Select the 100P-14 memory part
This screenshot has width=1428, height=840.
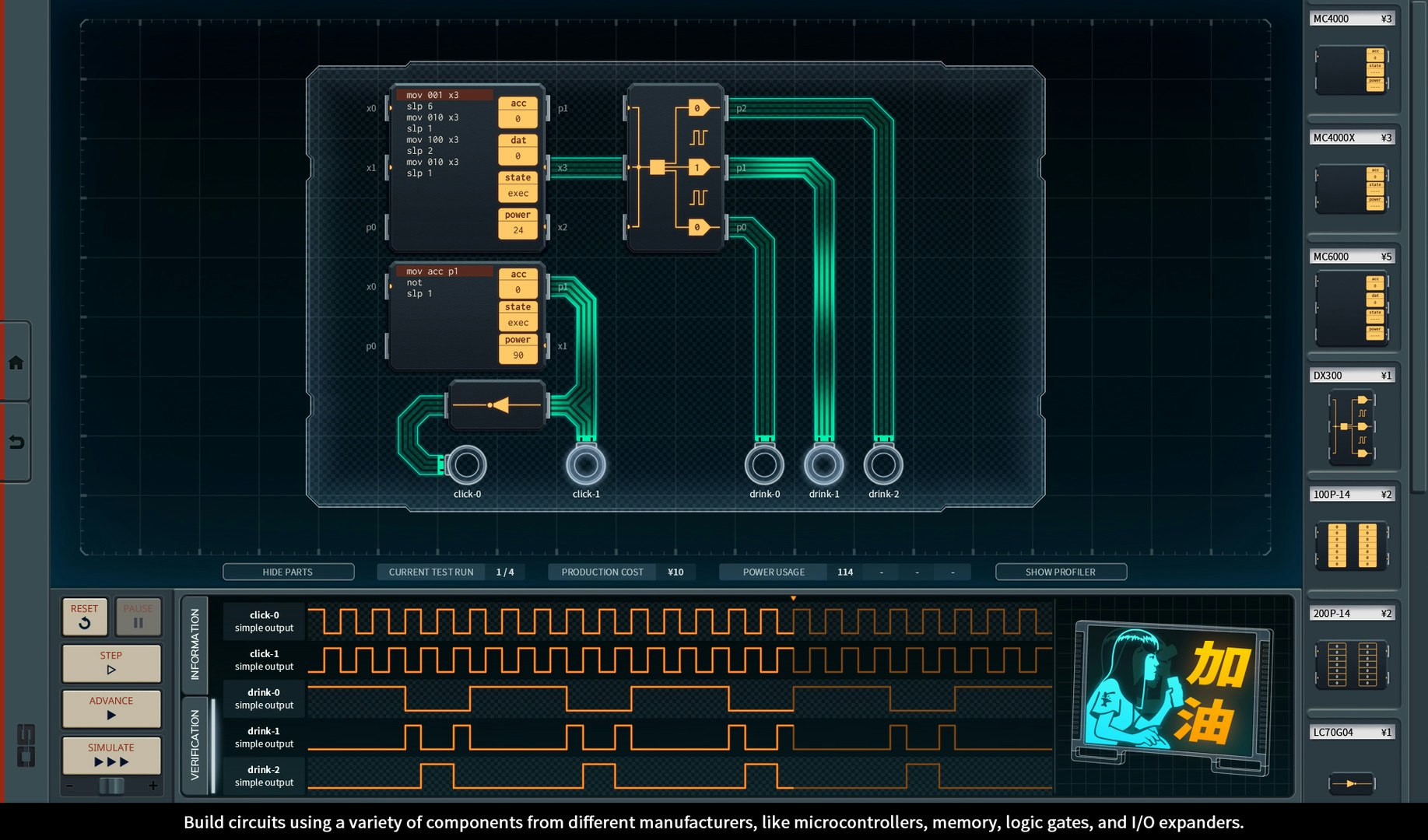pos(1352,544)
